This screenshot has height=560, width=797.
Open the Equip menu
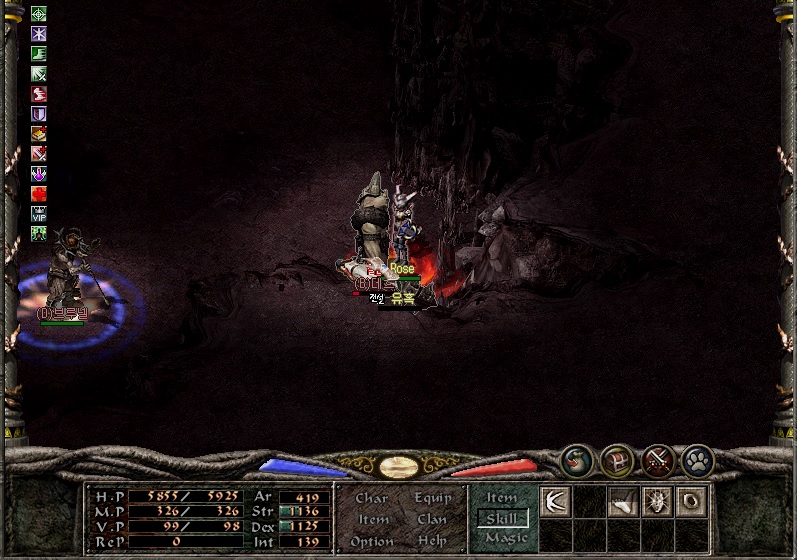tap(432, 498)
